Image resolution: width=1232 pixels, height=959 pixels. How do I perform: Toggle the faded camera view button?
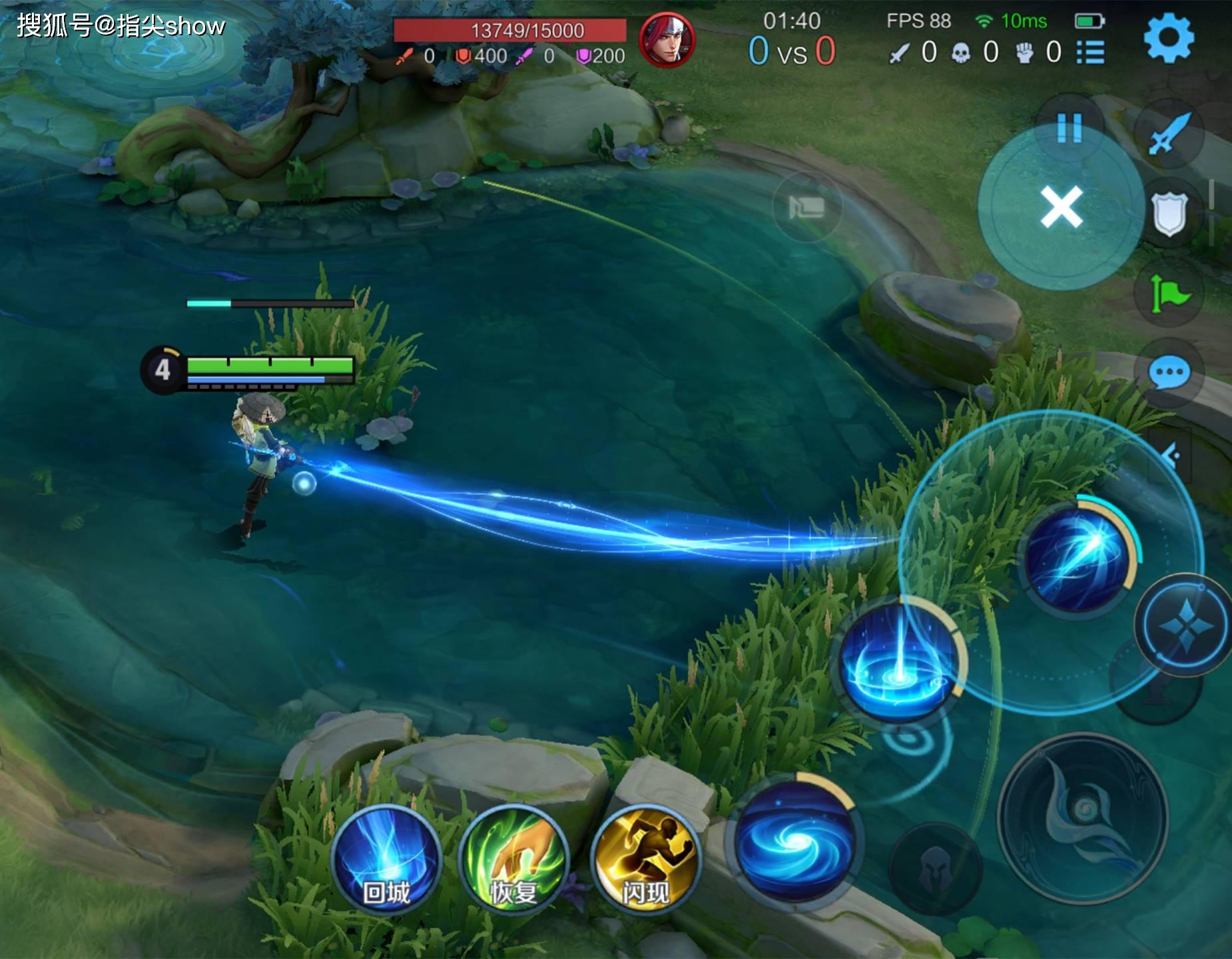click(806, 207)
